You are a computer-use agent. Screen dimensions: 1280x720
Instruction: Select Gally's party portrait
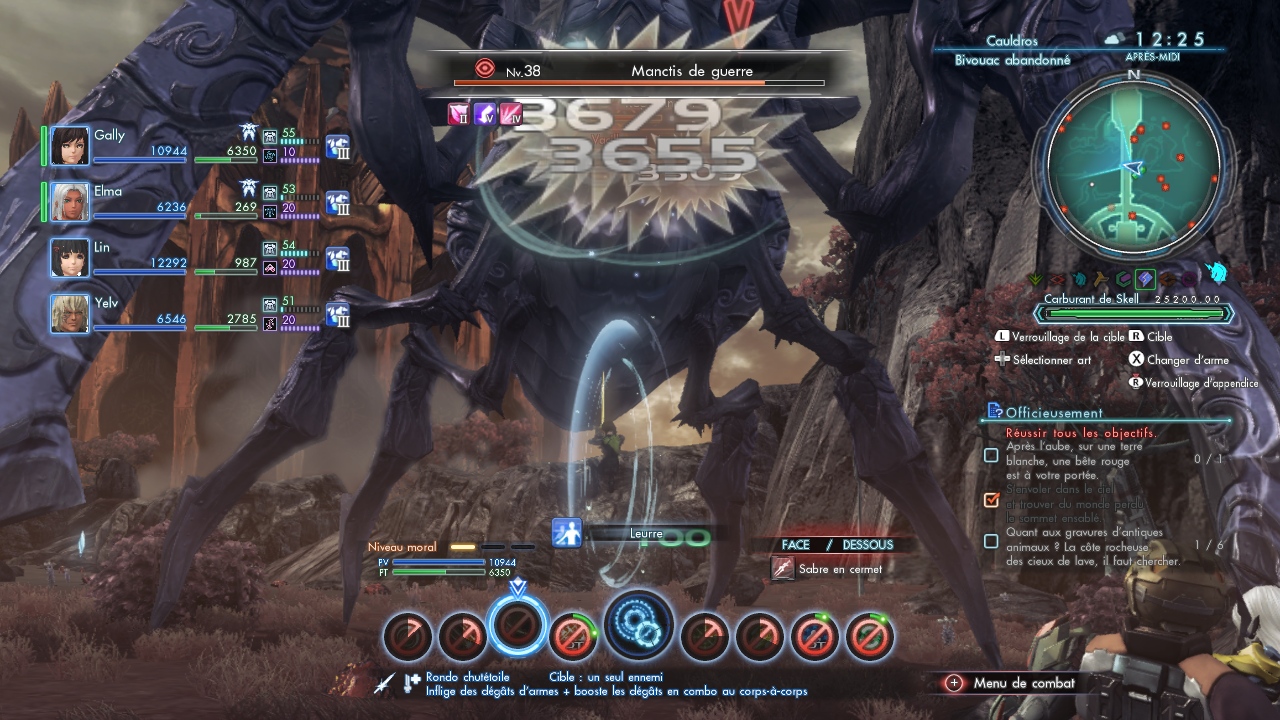[70, 146]
